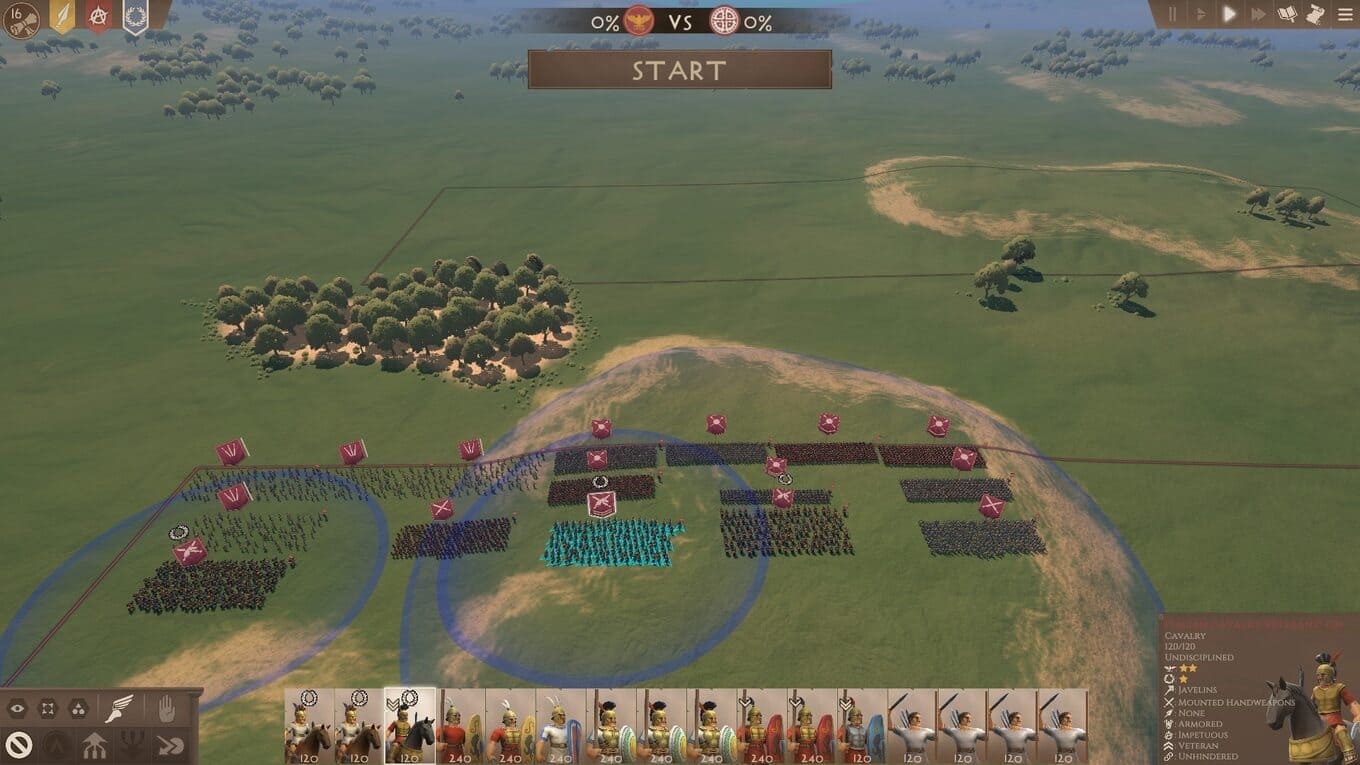The width and height of the screenshot is (1360, 765).
Task: Click the START battle button
Action: tap(679, 70)
